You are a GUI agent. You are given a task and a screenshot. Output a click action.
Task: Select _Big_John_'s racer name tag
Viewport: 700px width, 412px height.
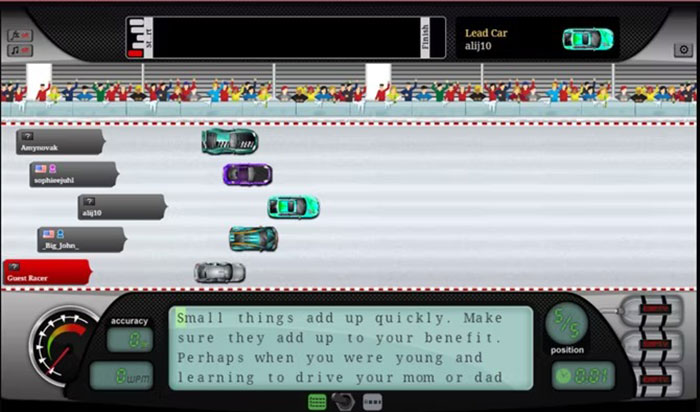point(80,240)
